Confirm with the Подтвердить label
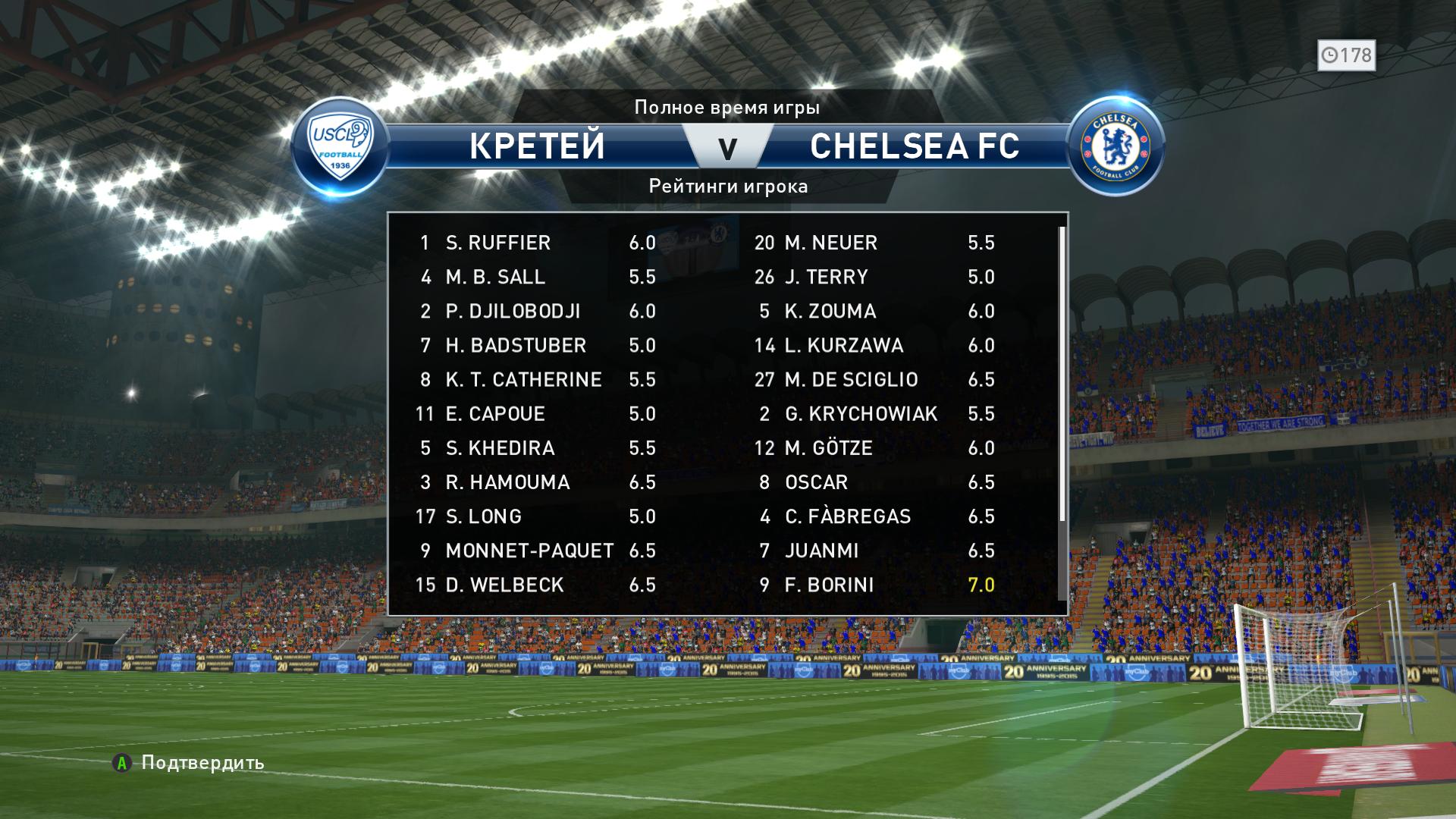Screen dimensions: 1456x819 (x=202, y=762)
